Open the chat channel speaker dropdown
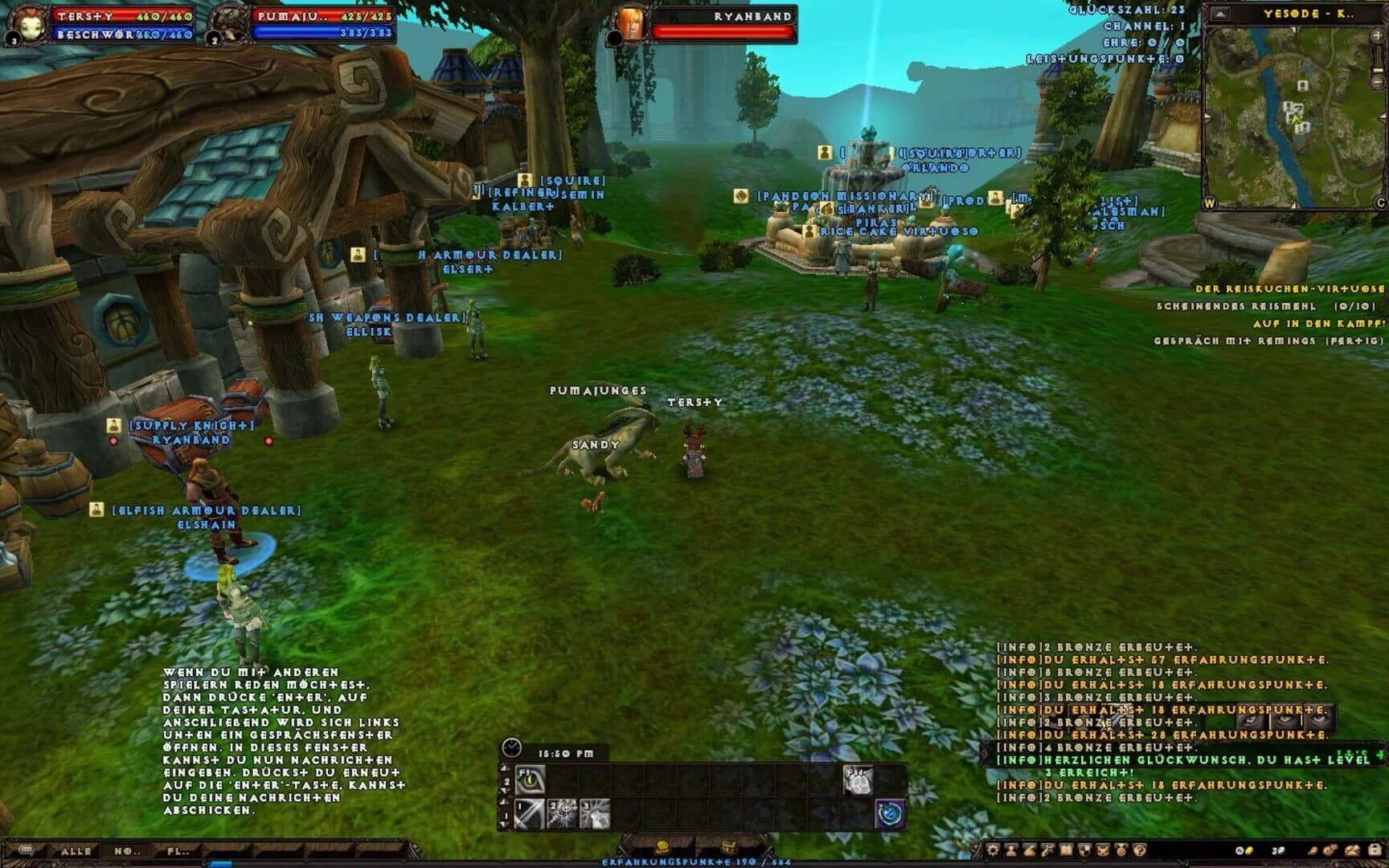 click(x=27, y=850)
